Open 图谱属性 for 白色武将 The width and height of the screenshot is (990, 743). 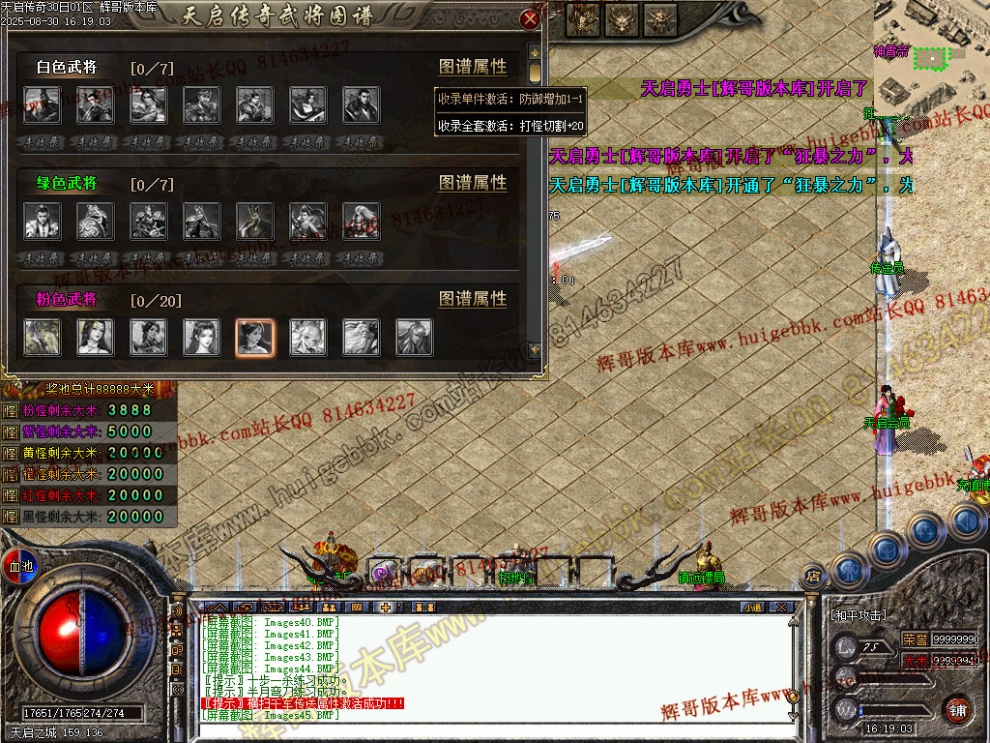[x=472, y=67]
